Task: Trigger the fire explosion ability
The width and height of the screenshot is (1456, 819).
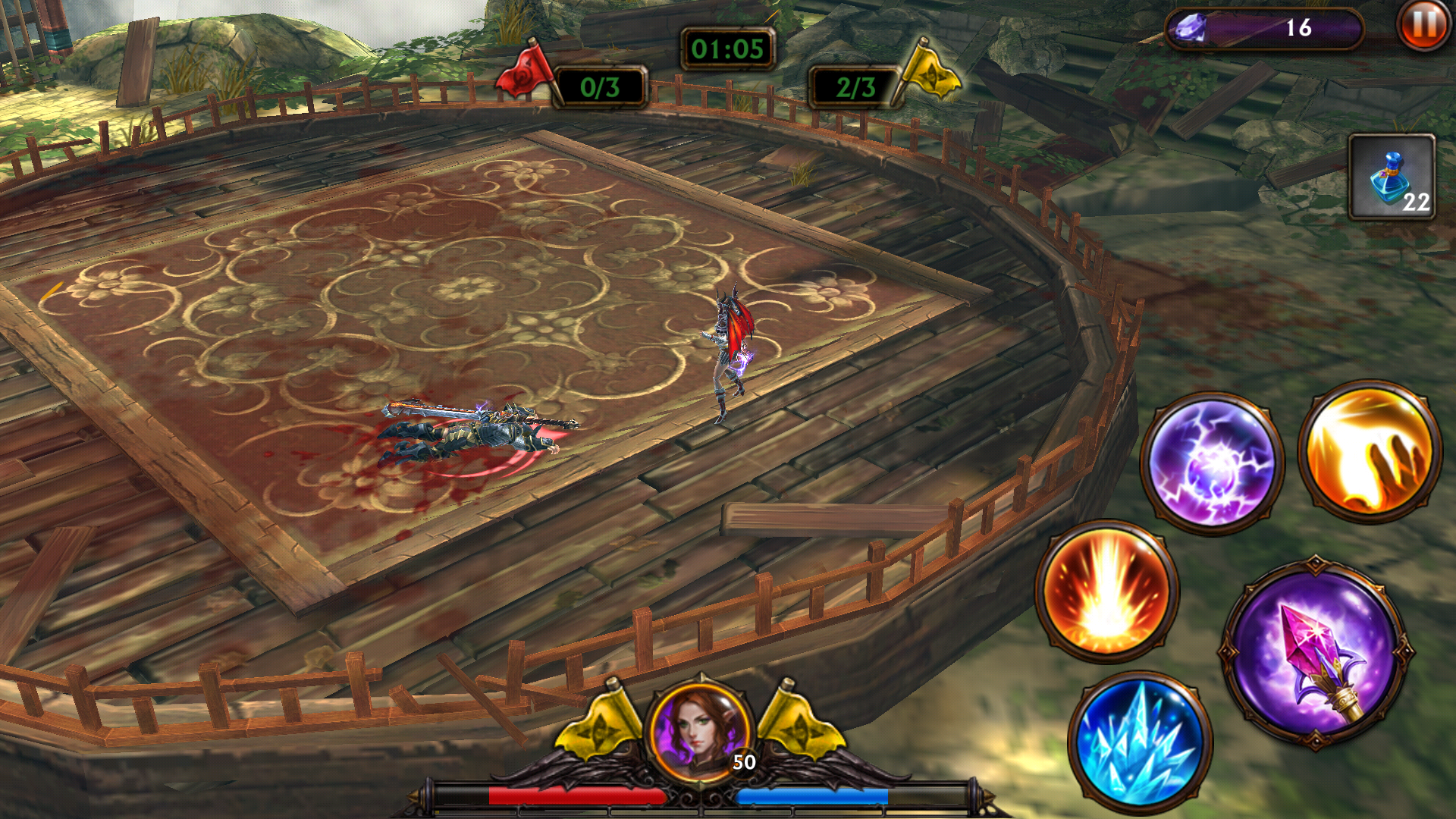Action: [x=1106, y=591]
